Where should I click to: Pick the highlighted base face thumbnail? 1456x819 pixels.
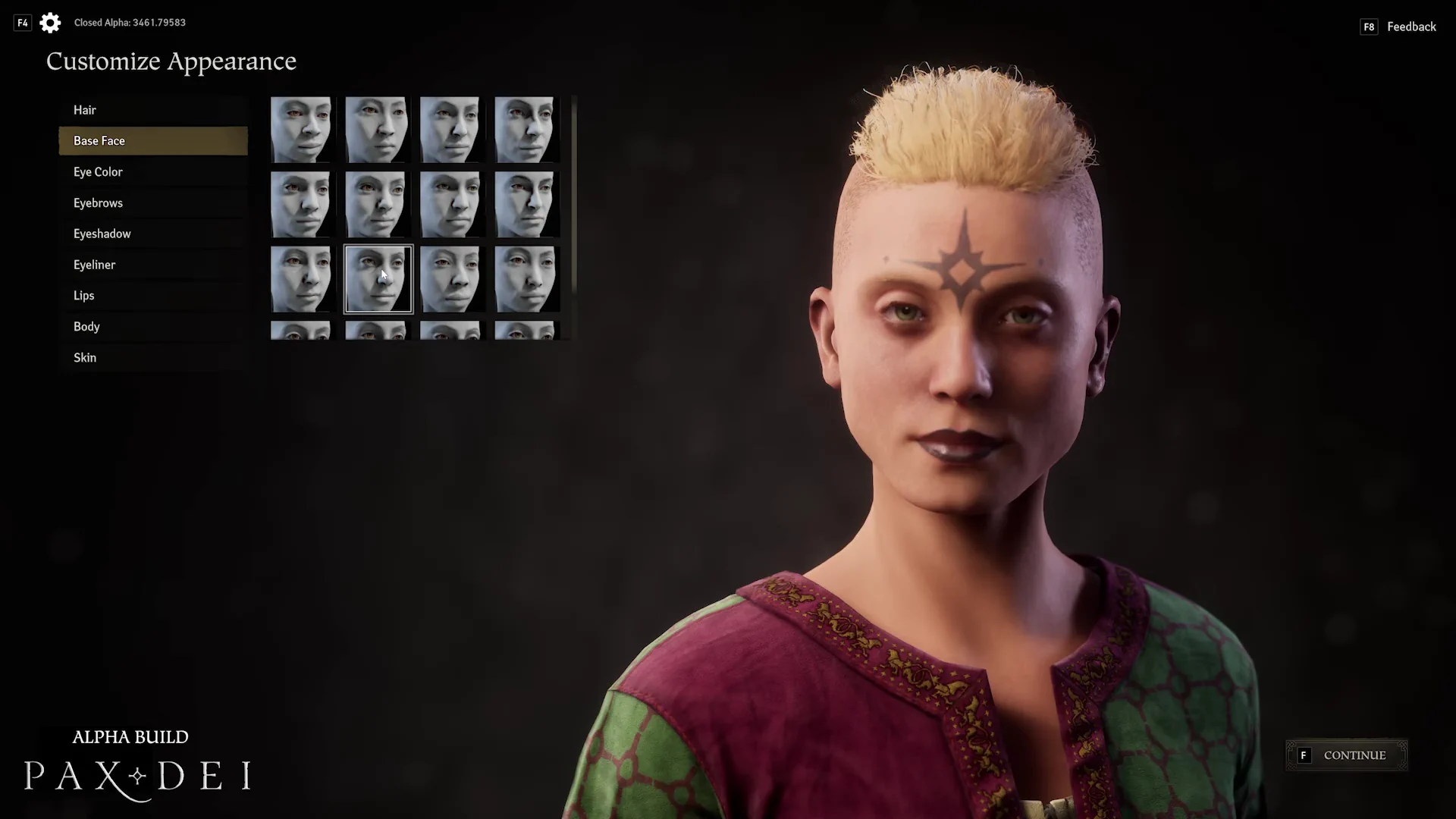coord(378,279)
